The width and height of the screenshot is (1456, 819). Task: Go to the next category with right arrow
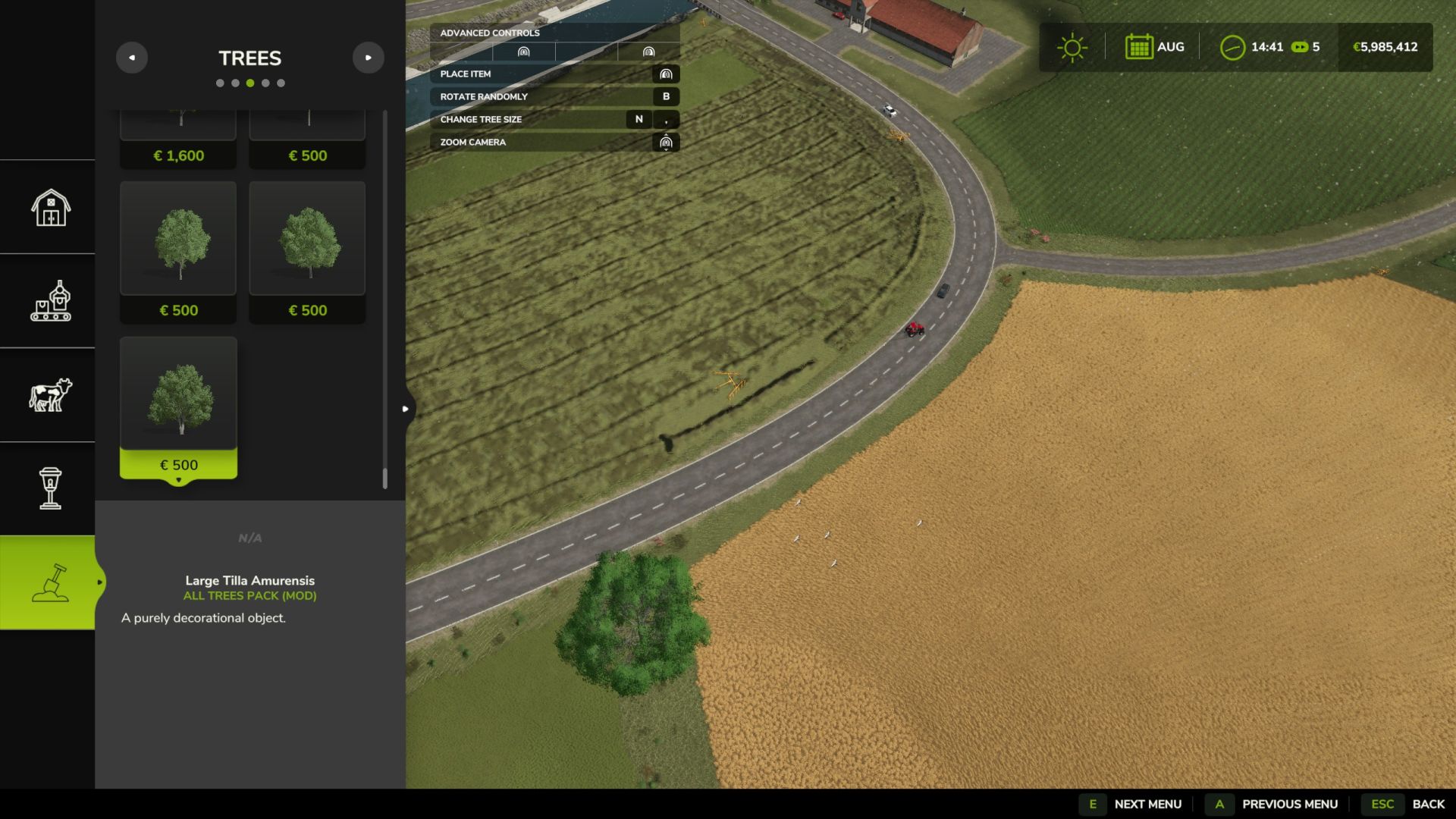tap(369, 58)
